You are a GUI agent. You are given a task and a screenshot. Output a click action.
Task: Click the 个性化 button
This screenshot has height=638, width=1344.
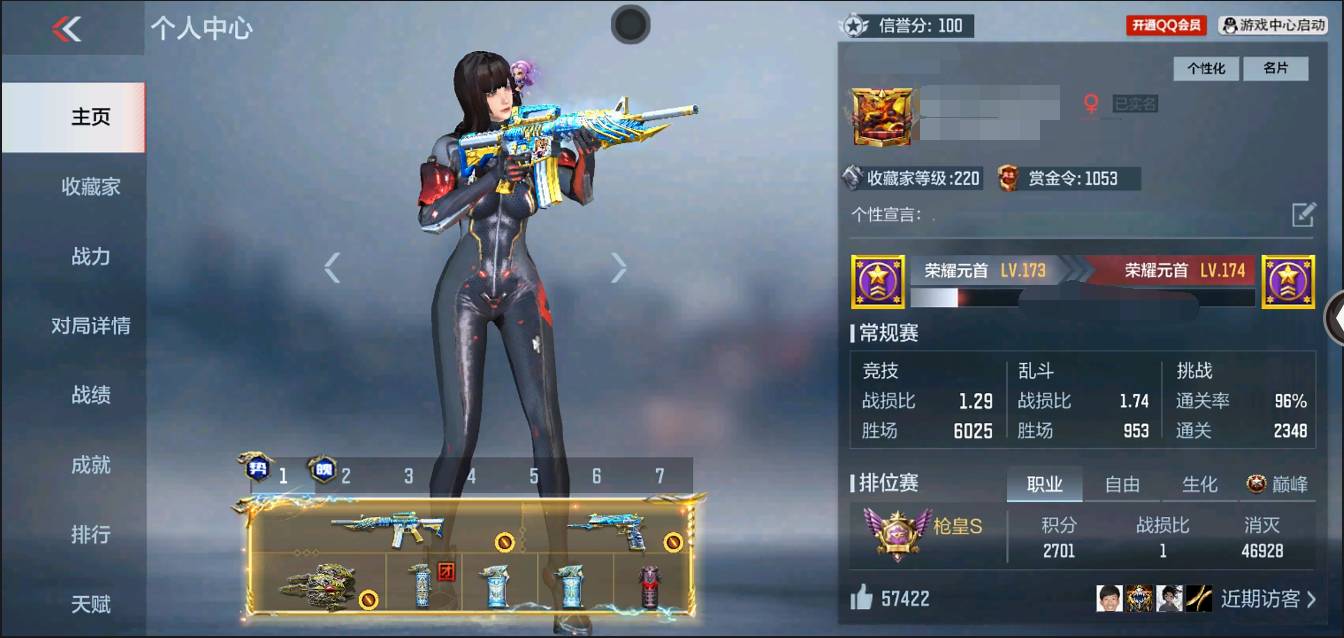point(1206,68)
